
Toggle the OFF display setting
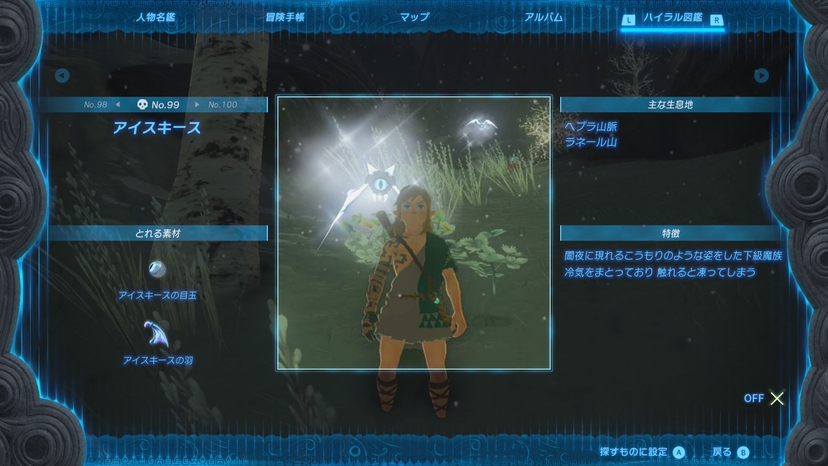pyautogui.click(x=765, y=398)
